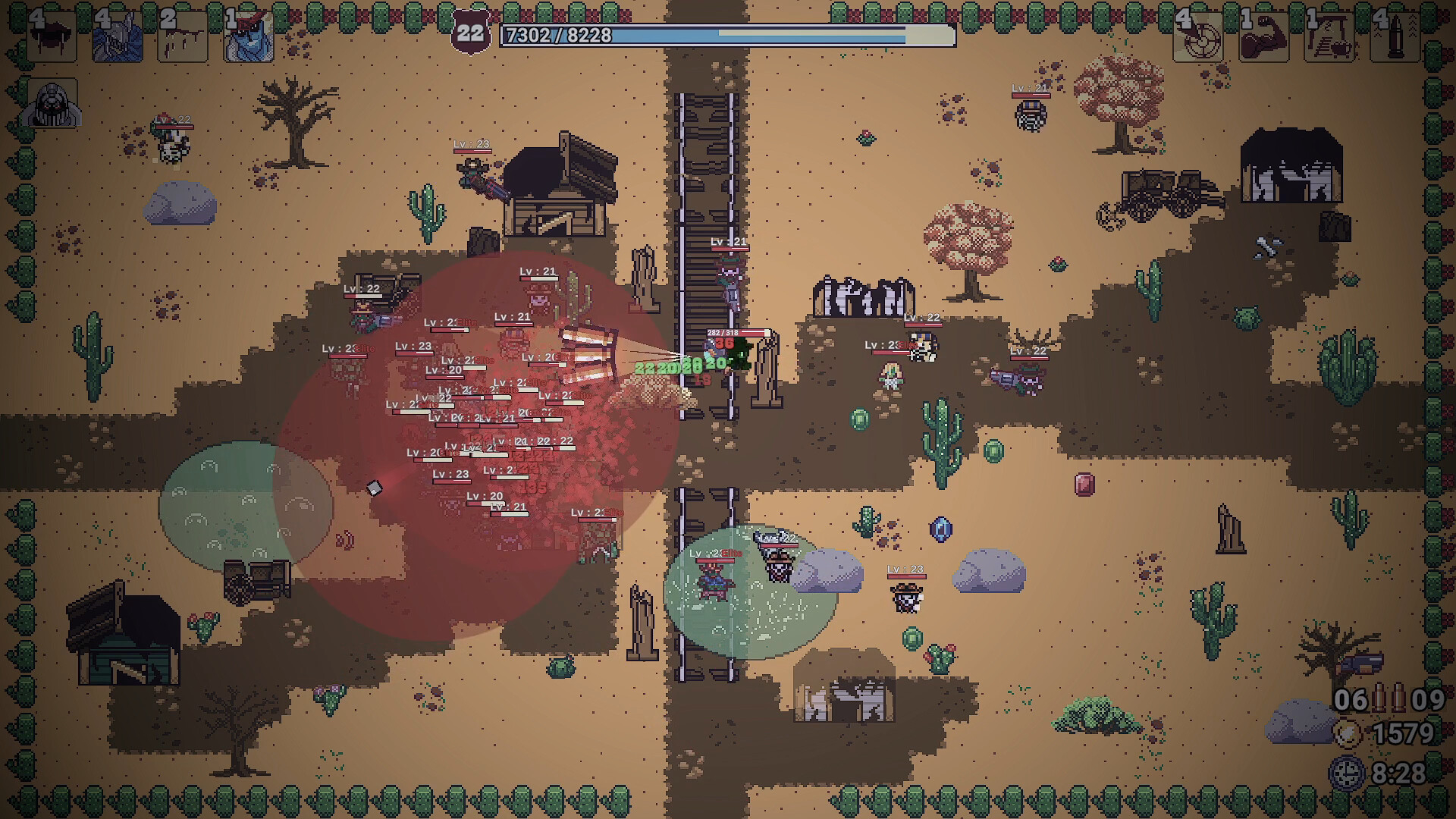
Task: Select the bleeding fangs skill icon
Action: pos(52,35)
